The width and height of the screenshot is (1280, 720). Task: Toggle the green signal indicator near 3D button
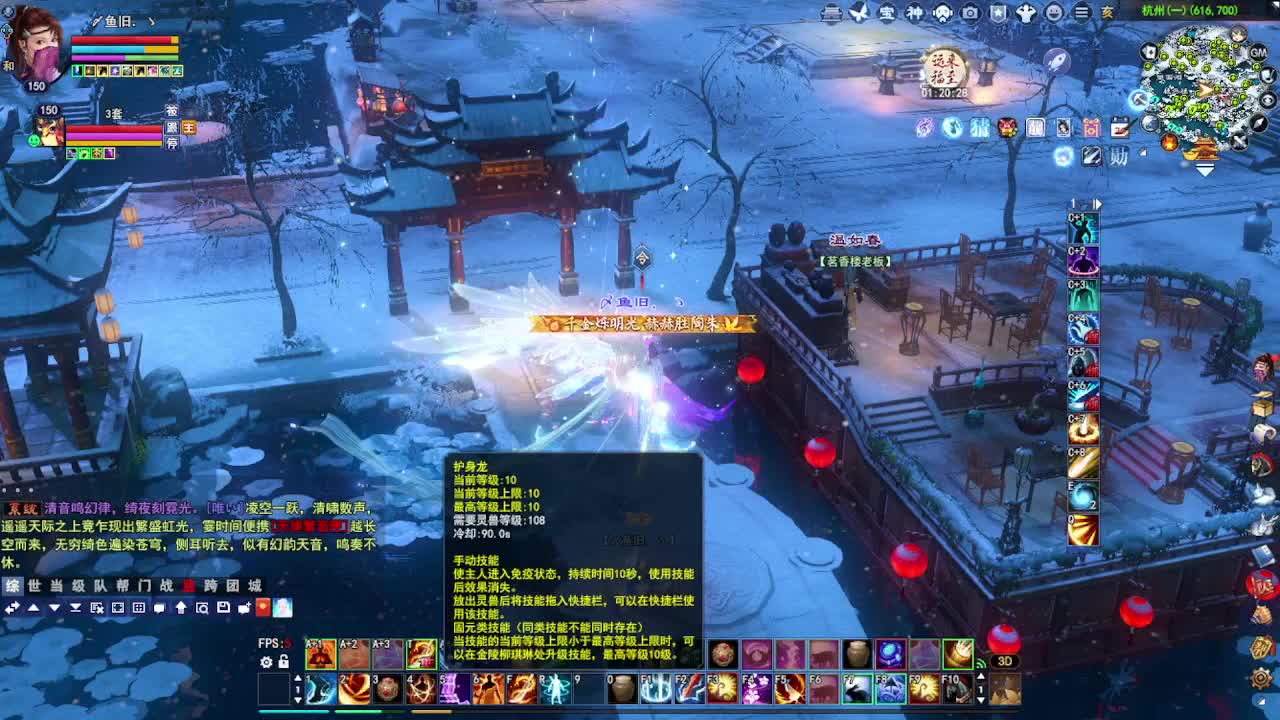coord(981,663)
